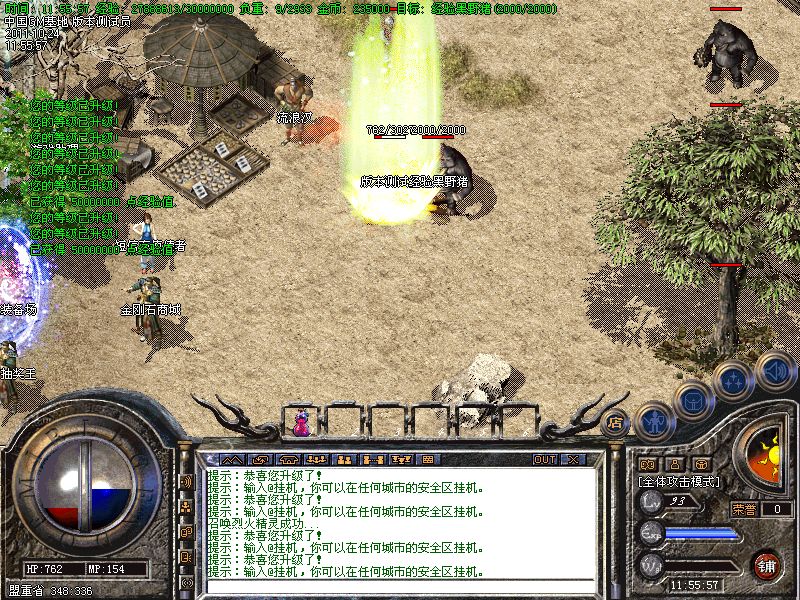Click the three-person group toolbar icon

coord(319,460)
